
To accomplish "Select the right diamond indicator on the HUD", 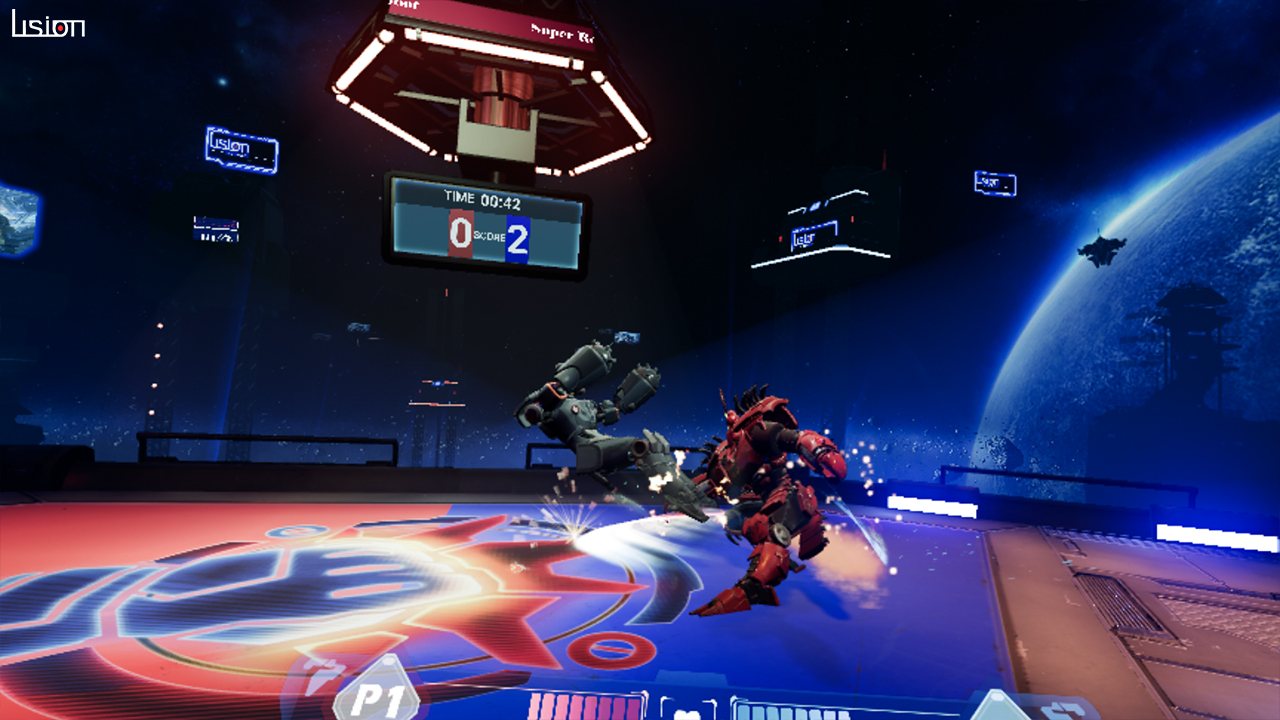I will [x=995, y=712].
